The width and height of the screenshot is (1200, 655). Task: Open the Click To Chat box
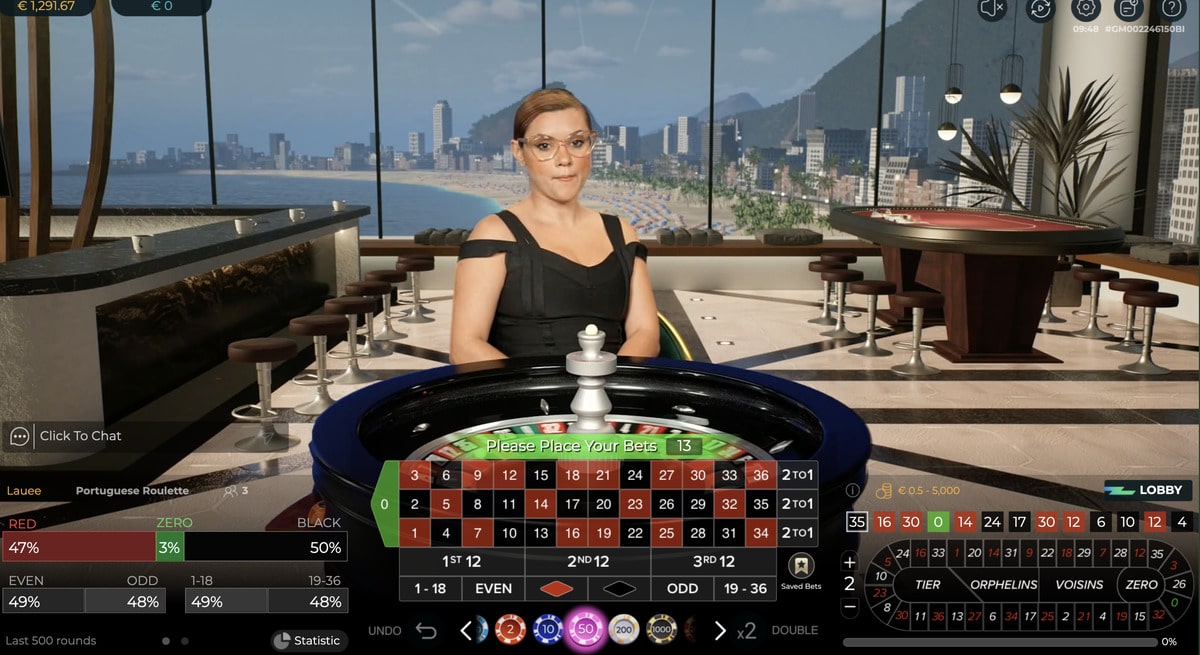(80, 436)
